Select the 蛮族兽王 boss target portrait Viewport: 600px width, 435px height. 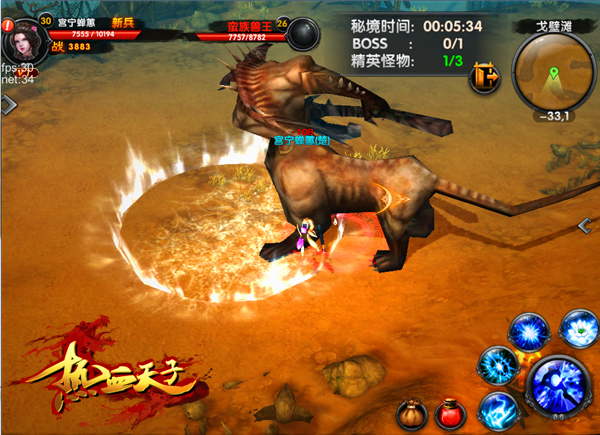click(x=302, y=31)
